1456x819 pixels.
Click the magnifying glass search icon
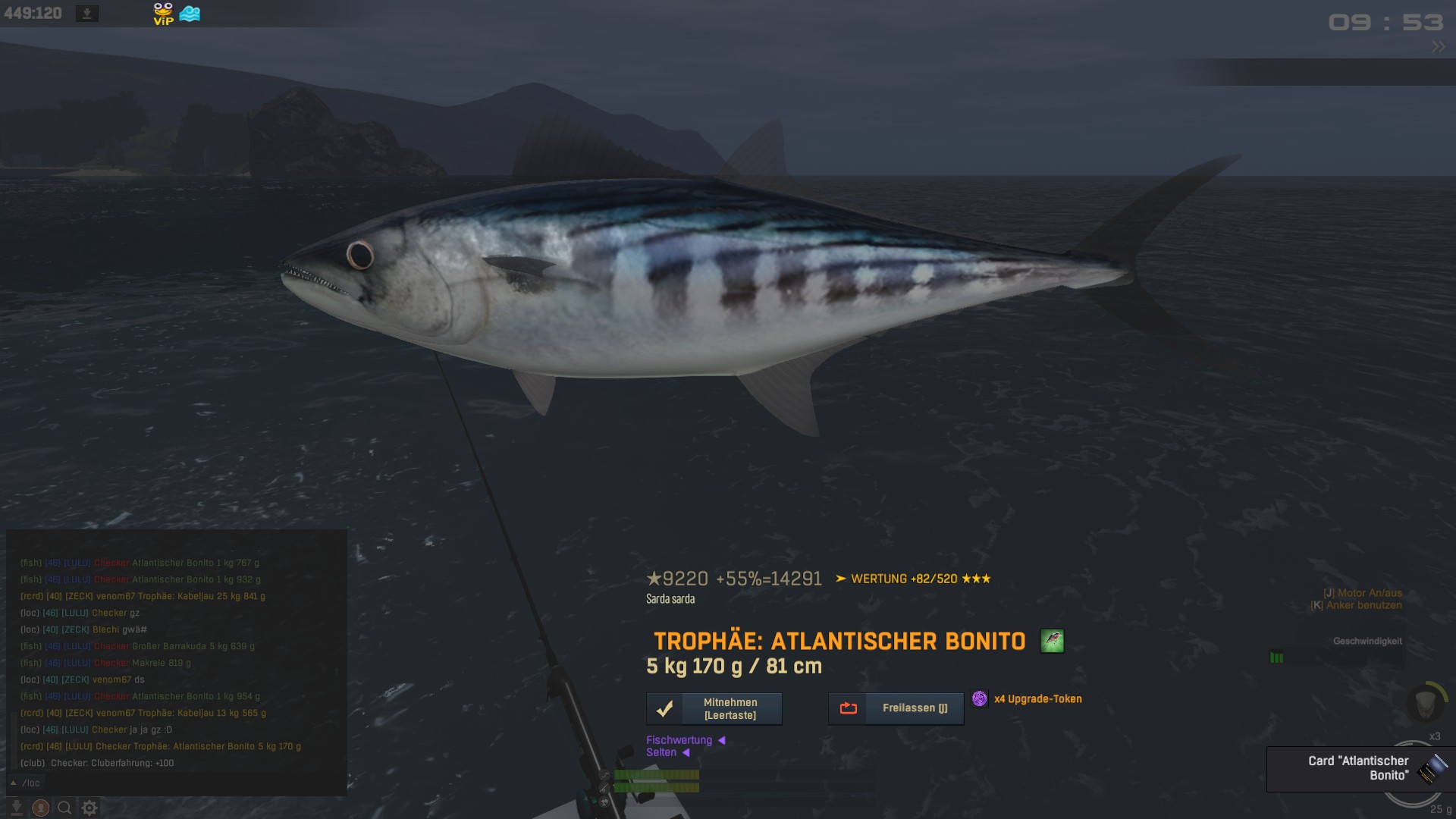click(65, 808)
